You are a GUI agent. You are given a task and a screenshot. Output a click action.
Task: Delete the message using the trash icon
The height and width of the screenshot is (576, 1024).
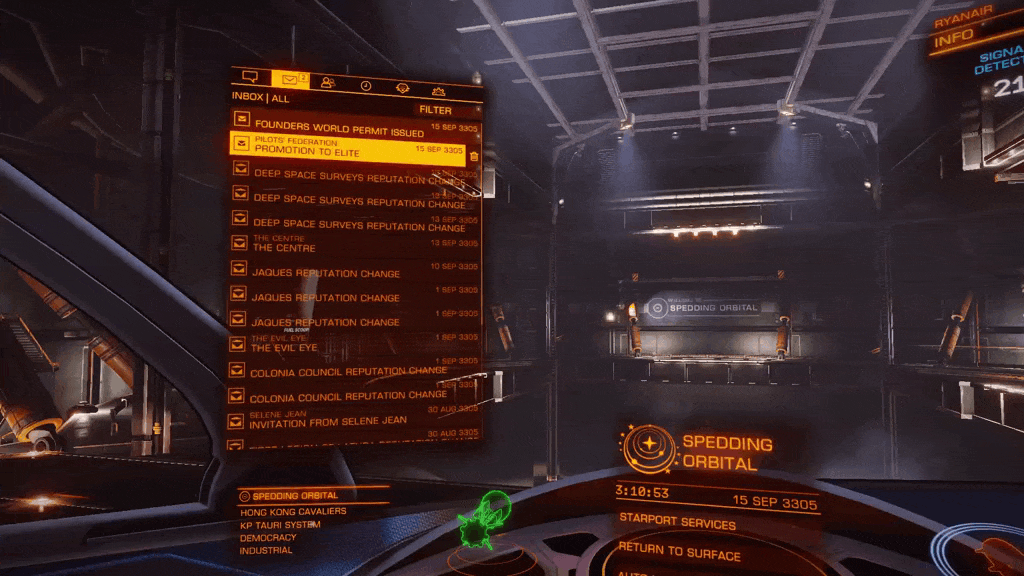474,156
